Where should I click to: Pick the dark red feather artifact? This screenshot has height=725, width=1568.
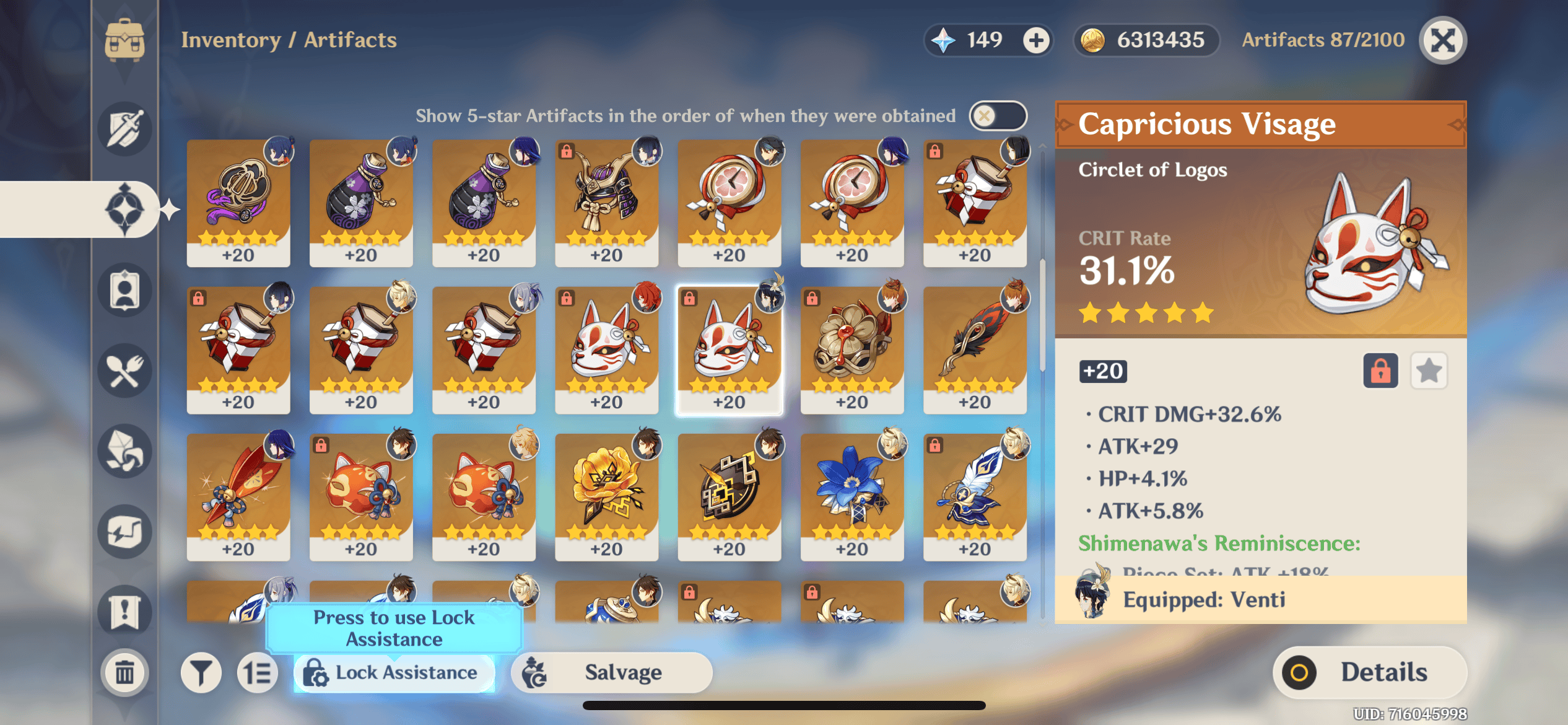[x=974, y=350]
